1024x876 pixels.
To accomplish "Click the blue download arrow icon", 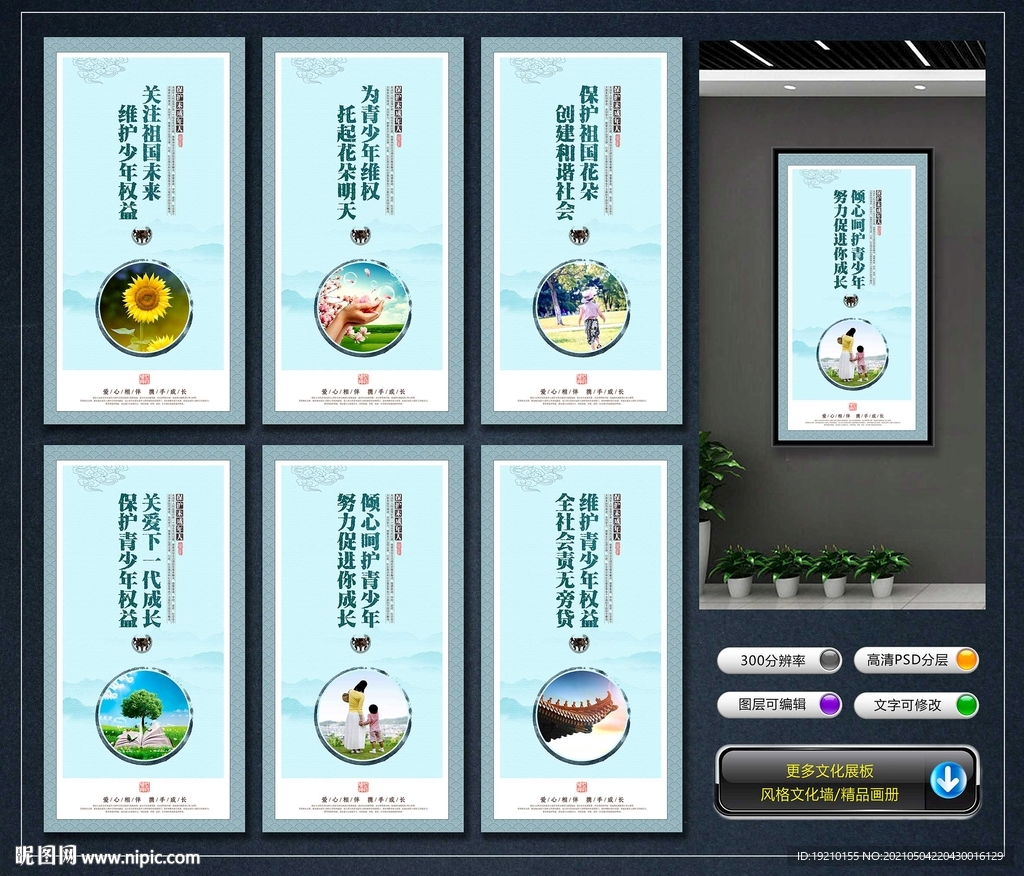I will click(948, 779).
